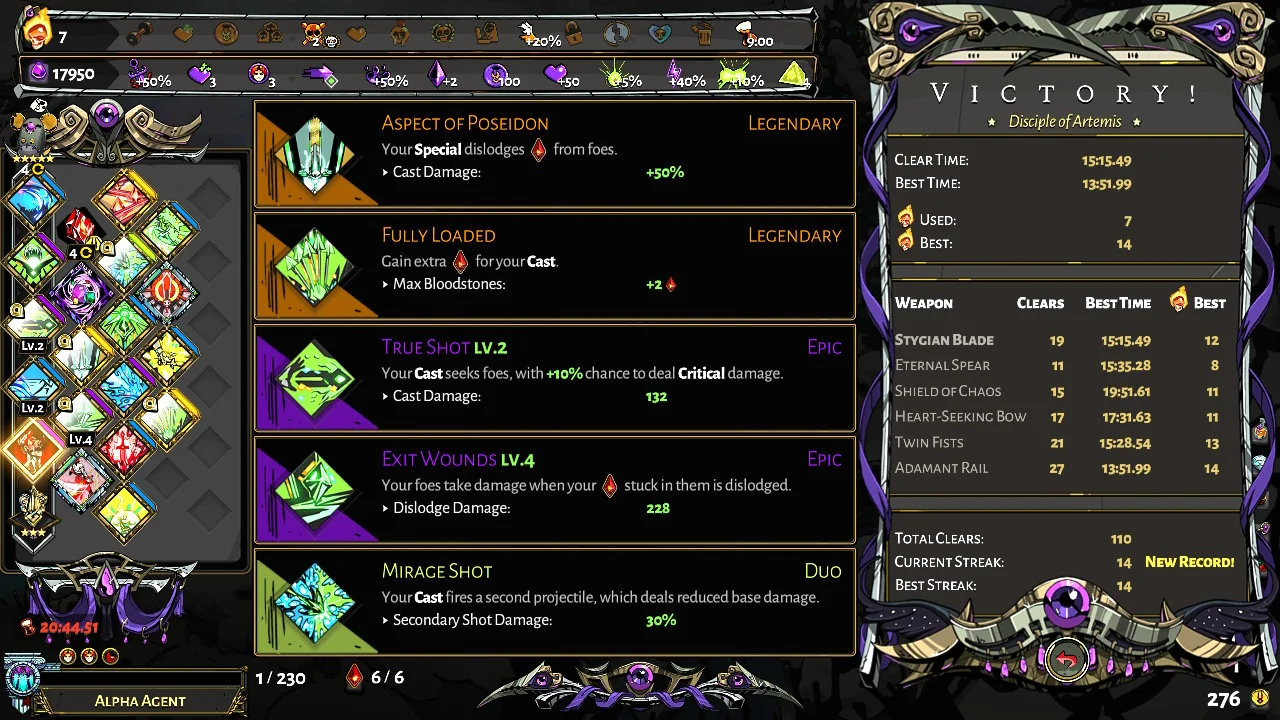The height and width of the screenshot is (720, 1280).
Task: Click the flaming portrait in the top-left corner
Action: (37, 29)
